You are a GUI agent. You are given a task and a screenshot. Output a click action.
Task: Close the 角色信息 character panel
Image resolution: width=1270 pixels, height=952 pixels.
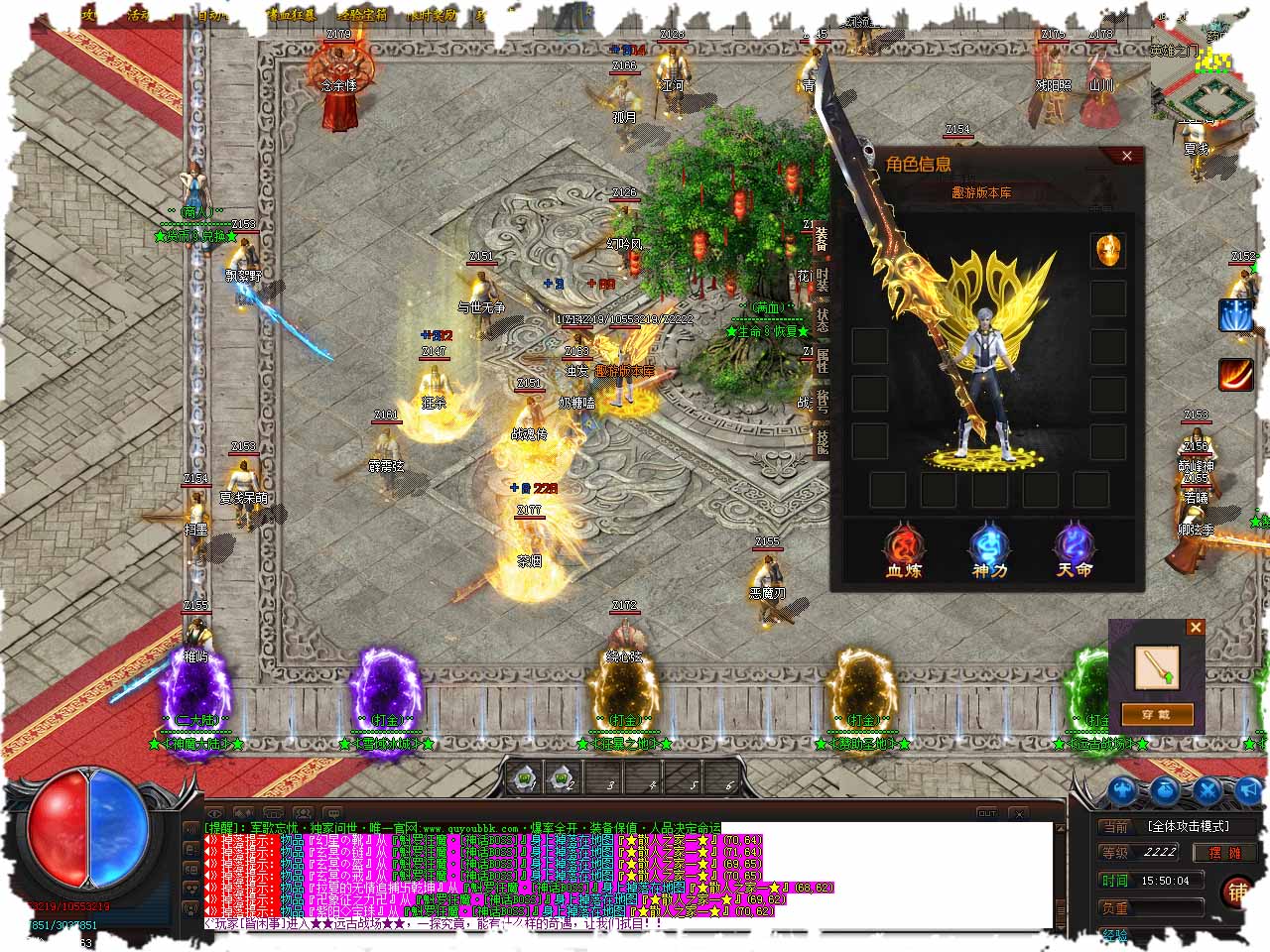[1126, 156]
